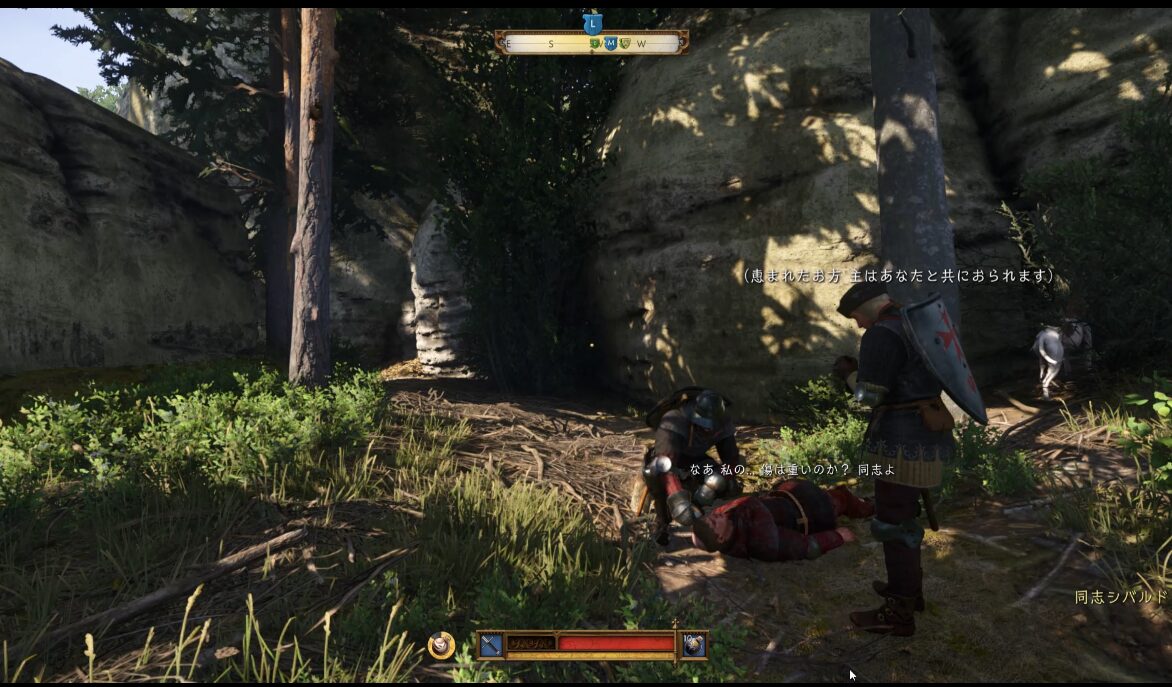Click the blue M shield on compass
This screenshot has width=1172, height=687.
[x=610, y=43]
